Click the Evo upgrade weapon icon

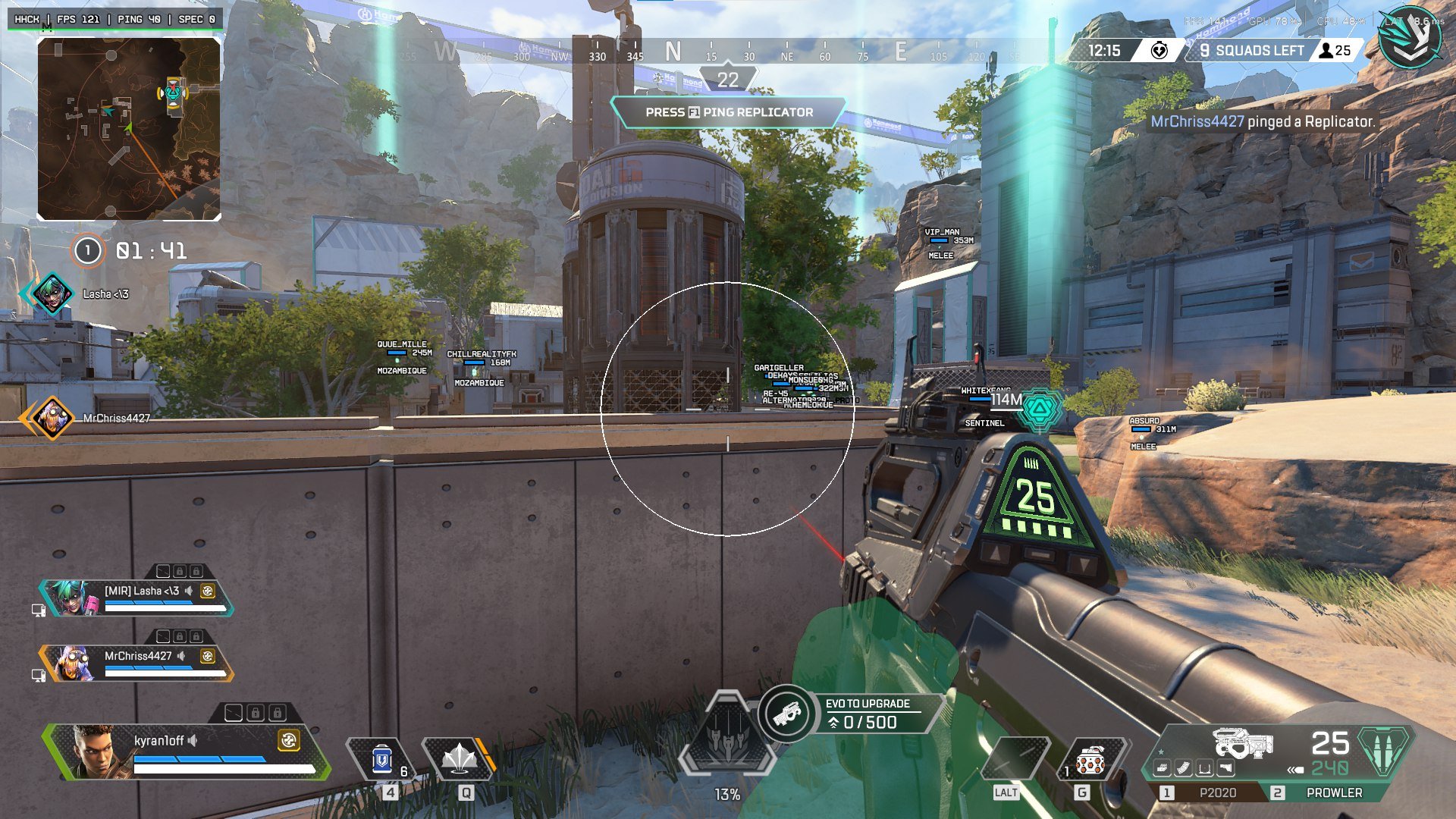point(789,713)
